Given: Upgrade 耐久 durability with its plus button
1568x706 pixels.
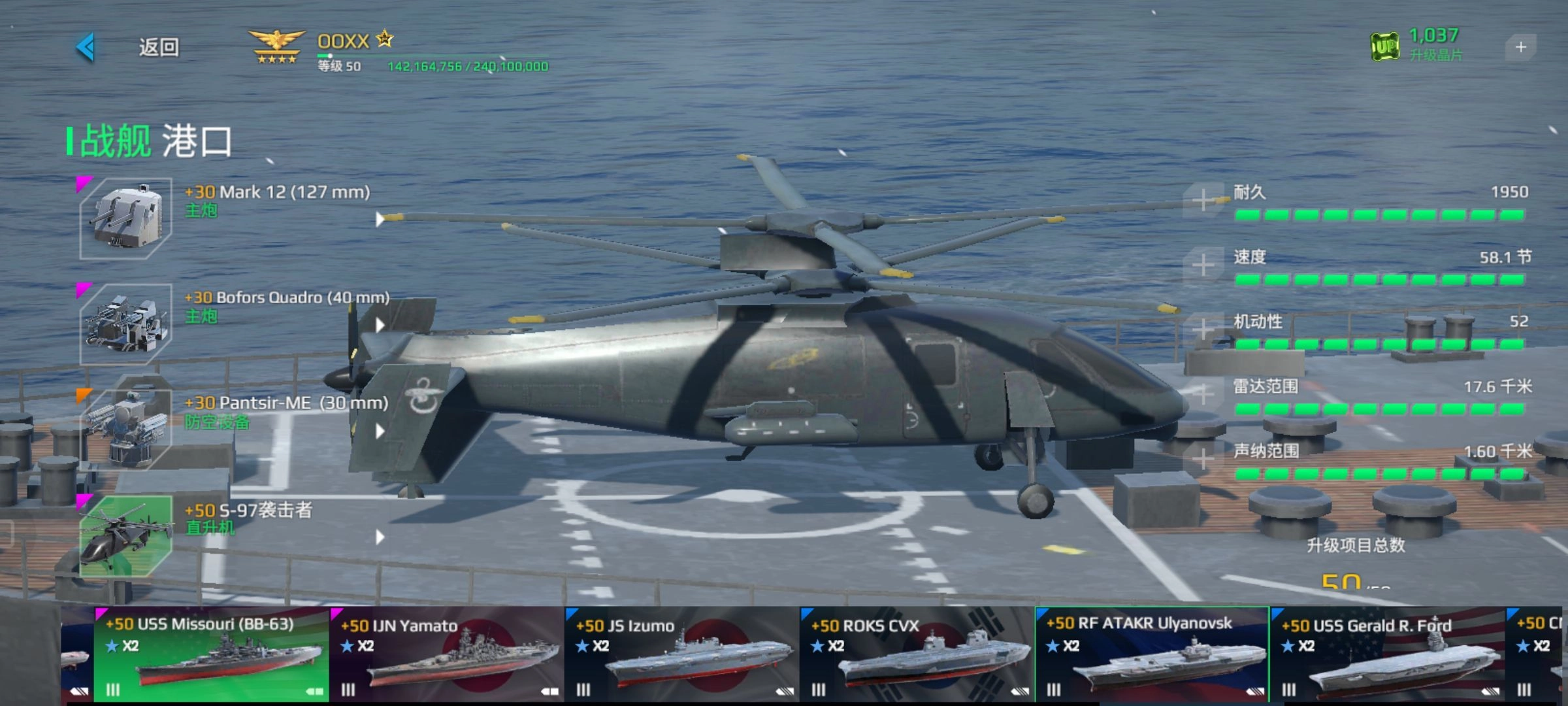Looking at the screenshot, I should click(x=1203, y=201).
